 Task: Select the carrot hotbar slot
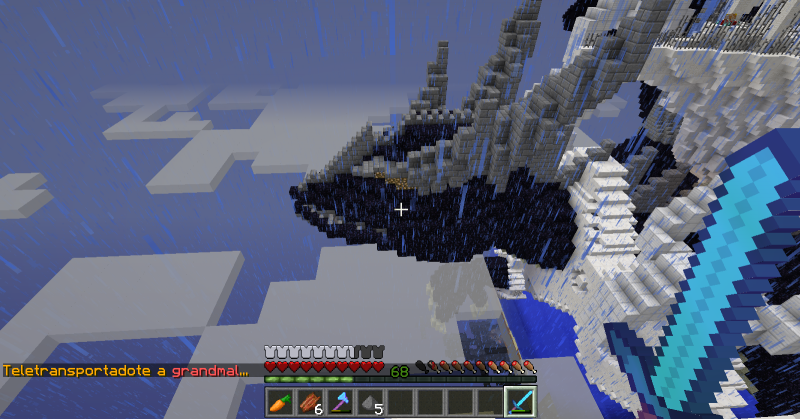coord(281,402)
